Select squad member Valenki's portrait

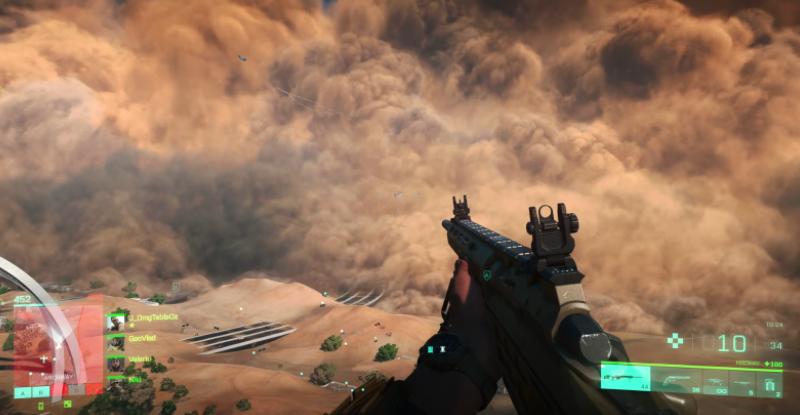[116, 362]
